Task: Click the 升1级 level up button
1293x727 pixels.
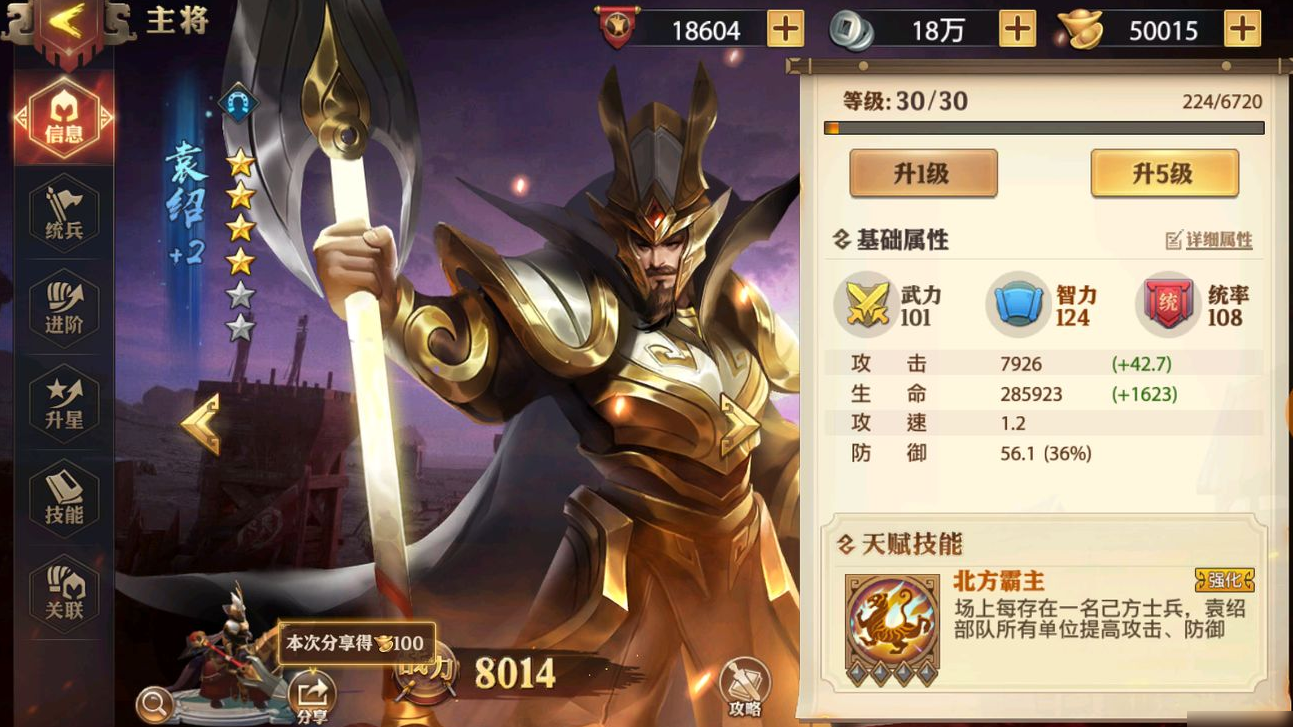Action: [922, 174]
